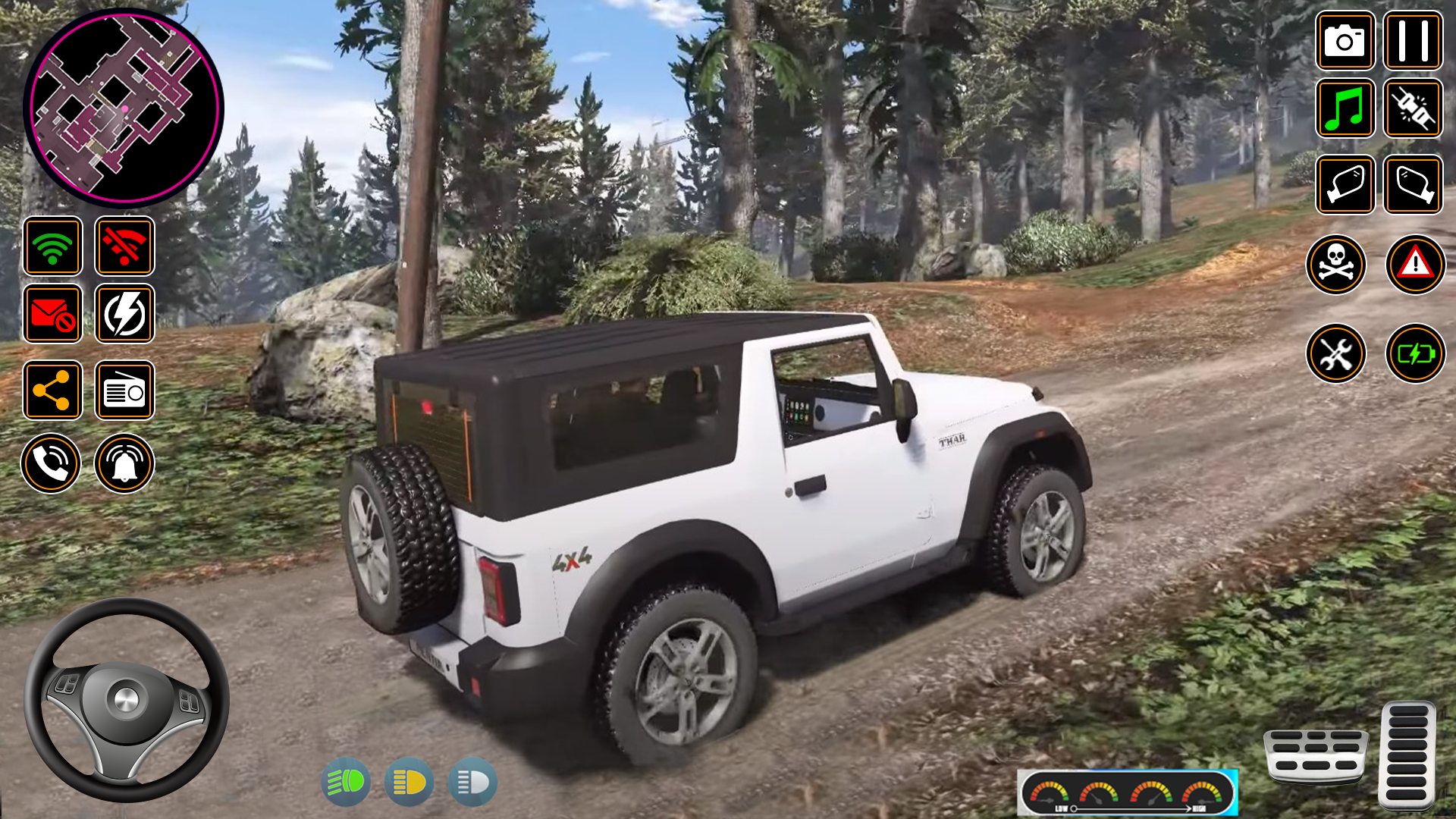Open the left mirror adjustment icon
This screenshot has height=819, width=1456.
(x=1345, y=185)
